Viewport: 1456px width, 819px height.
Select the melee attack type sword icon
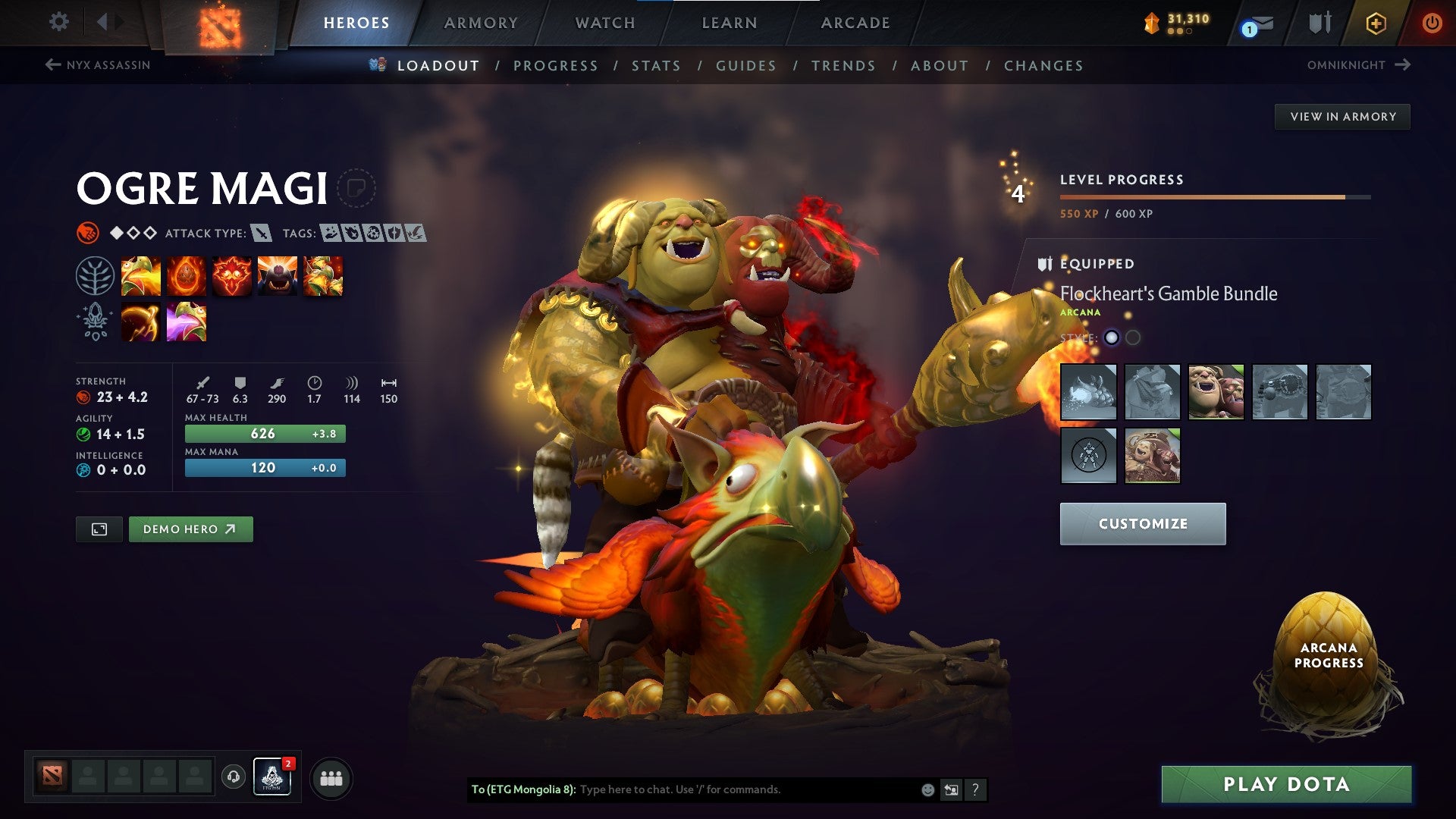tap(262, 234)
